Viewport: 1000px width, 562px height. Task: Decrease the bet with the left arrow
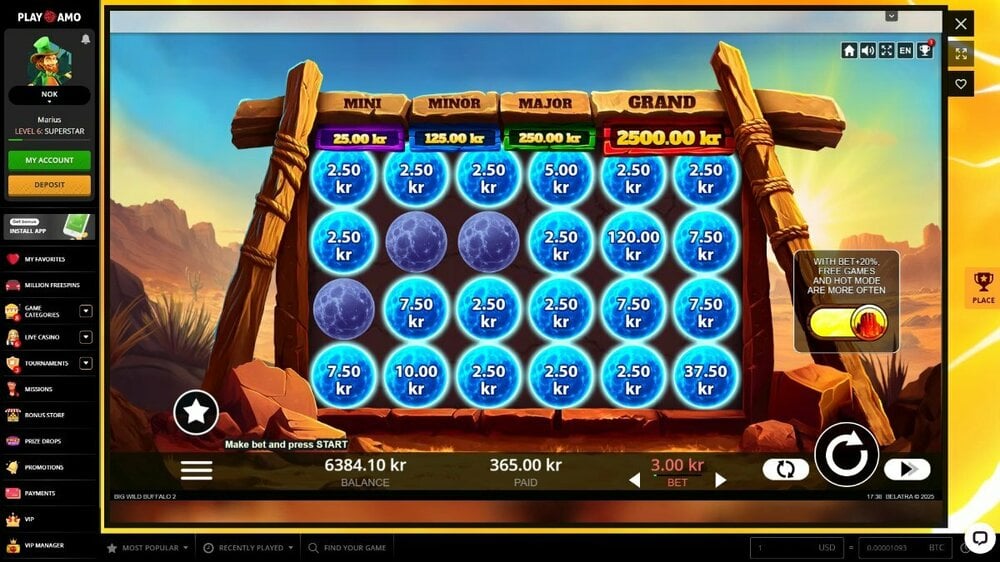634,480
